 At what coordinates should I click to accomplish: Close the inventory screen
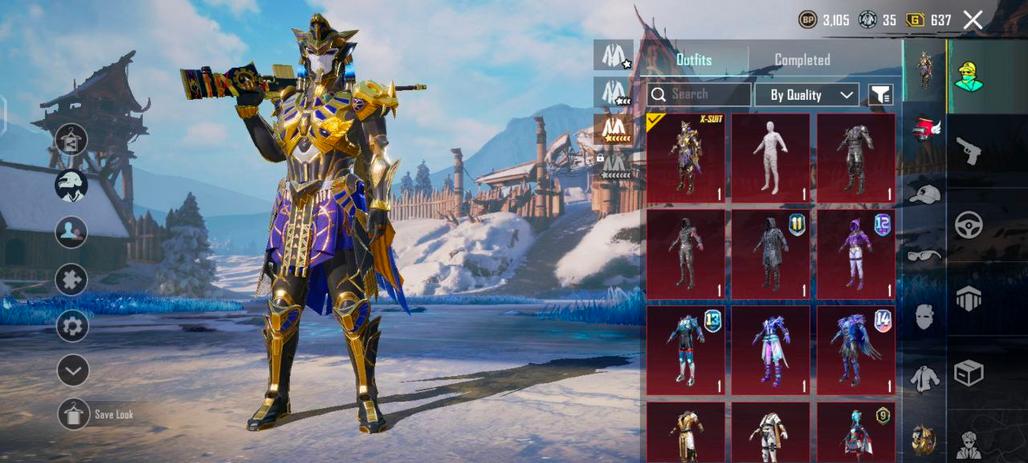point(972,19)
